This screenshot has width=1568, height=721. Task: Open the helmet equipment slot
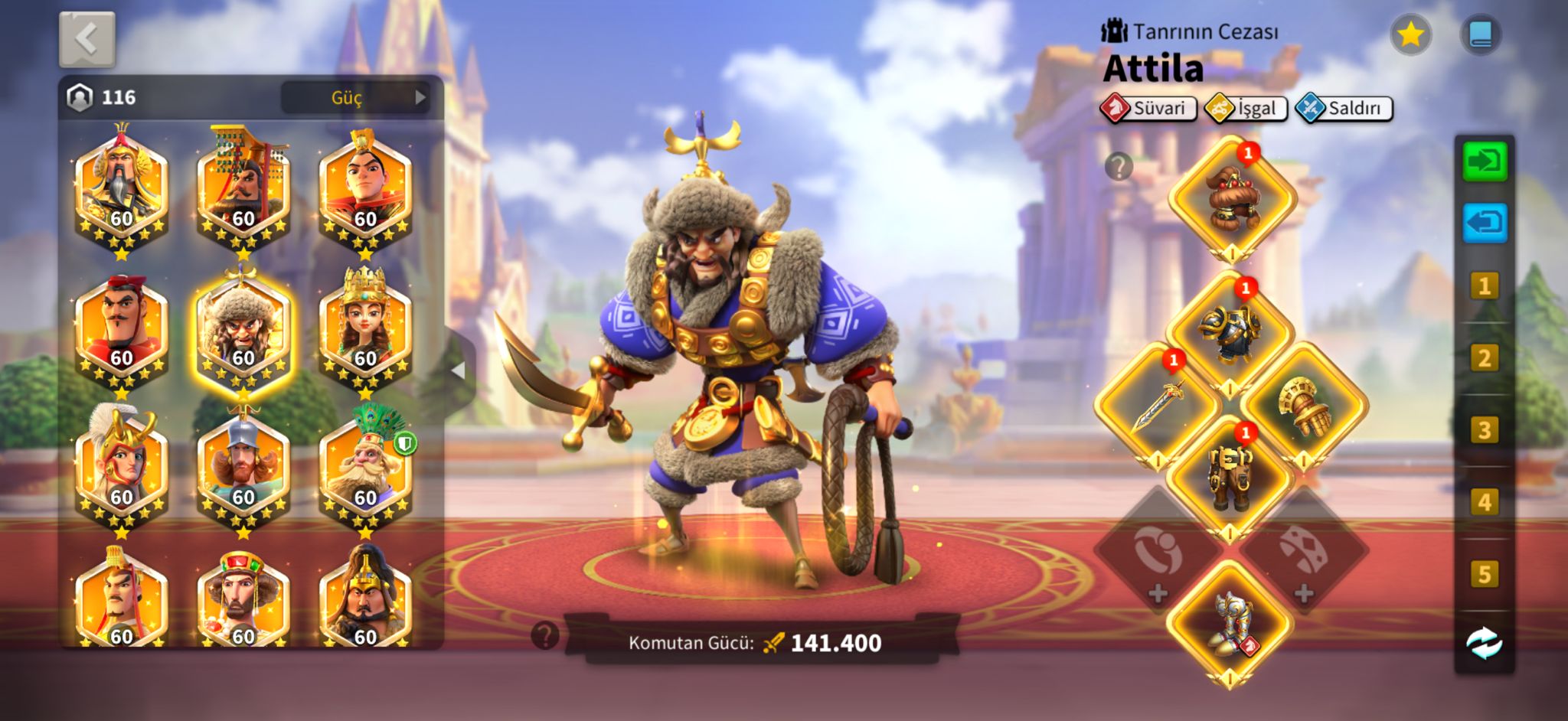[1231, 198]
